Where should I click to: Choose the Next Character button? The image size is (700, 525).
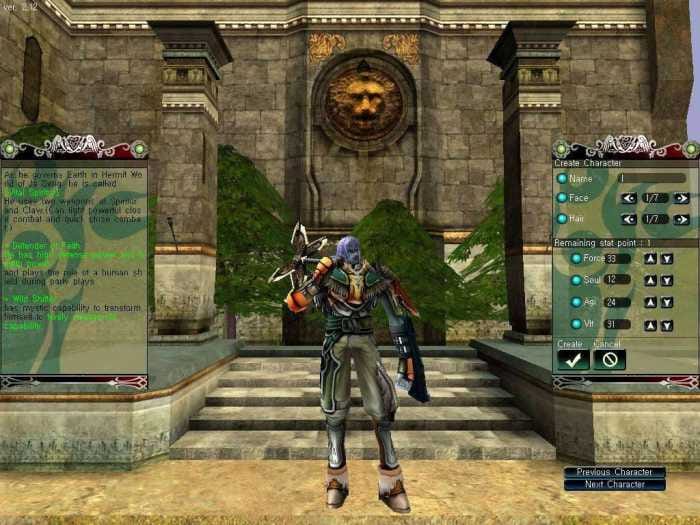614,485
